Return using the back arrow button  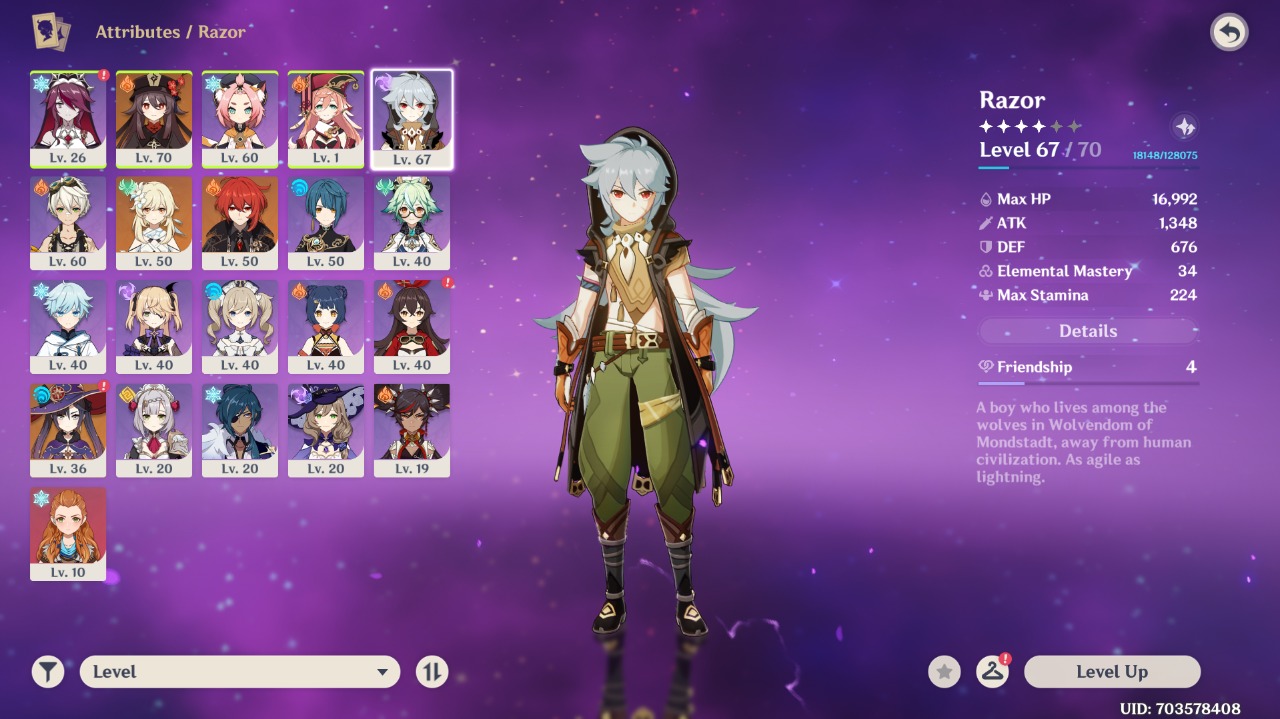1229,33
